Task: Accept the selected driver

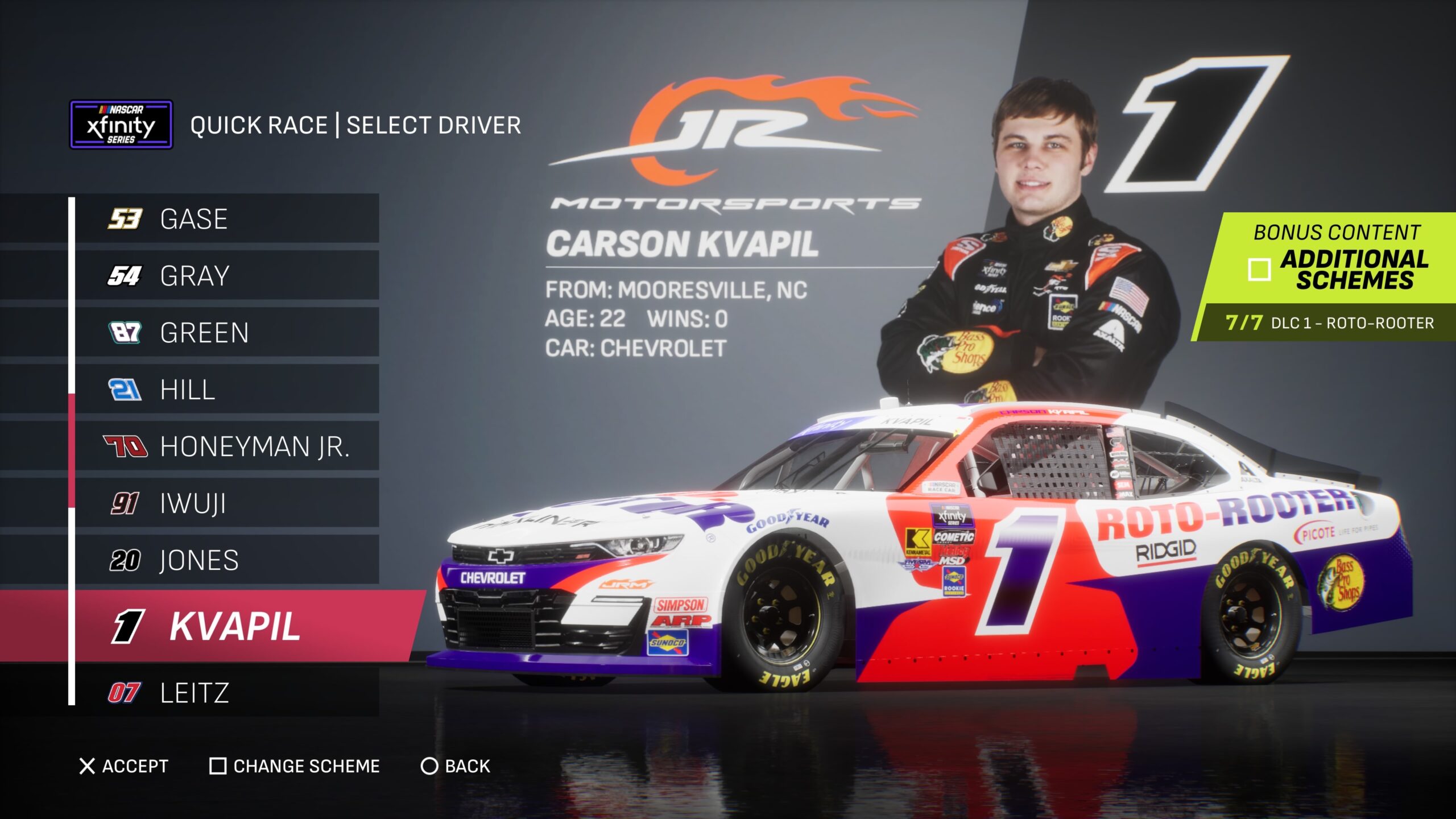Action: [124, 766]
